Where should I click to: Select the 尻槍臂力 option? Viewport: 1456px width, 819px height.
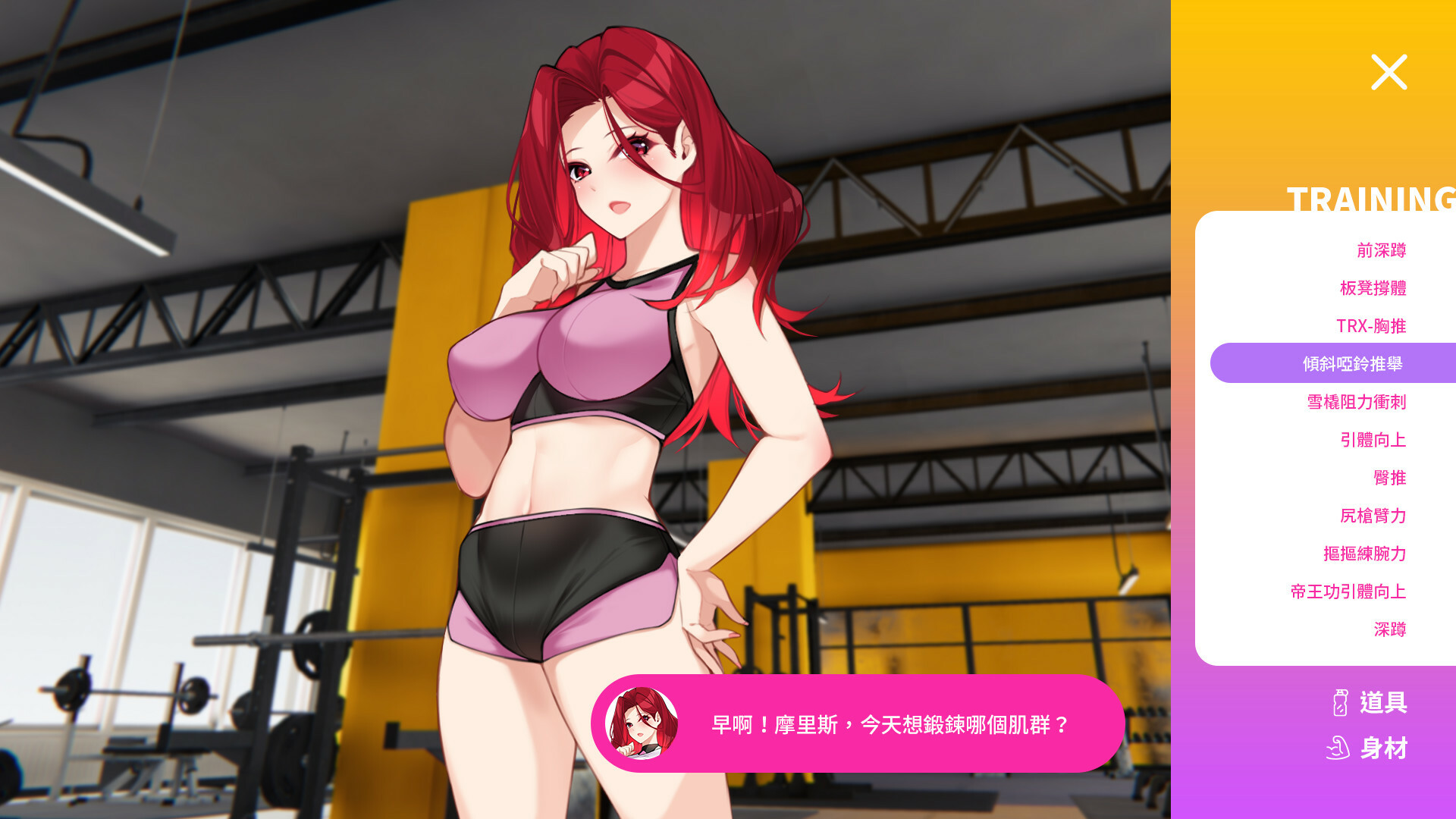coord(1374,516)
